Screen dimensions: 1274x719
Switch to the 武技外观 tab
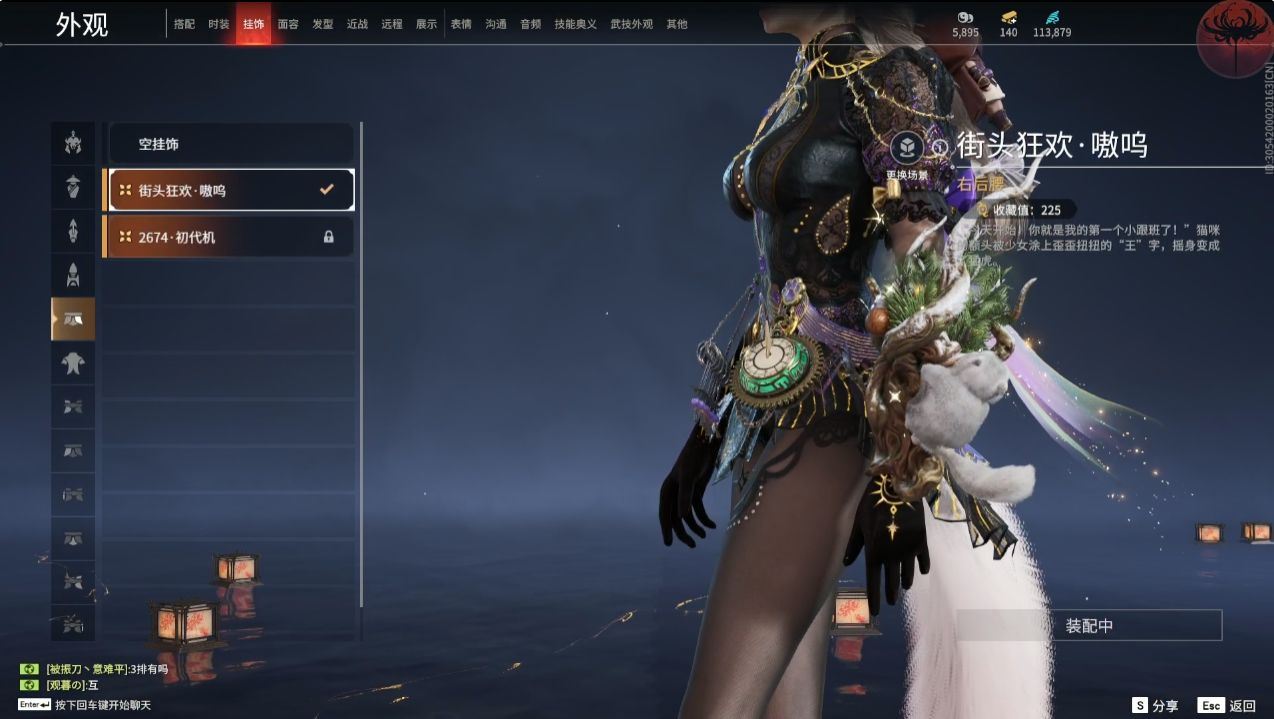pyautogui.click(x=631, y=24)
